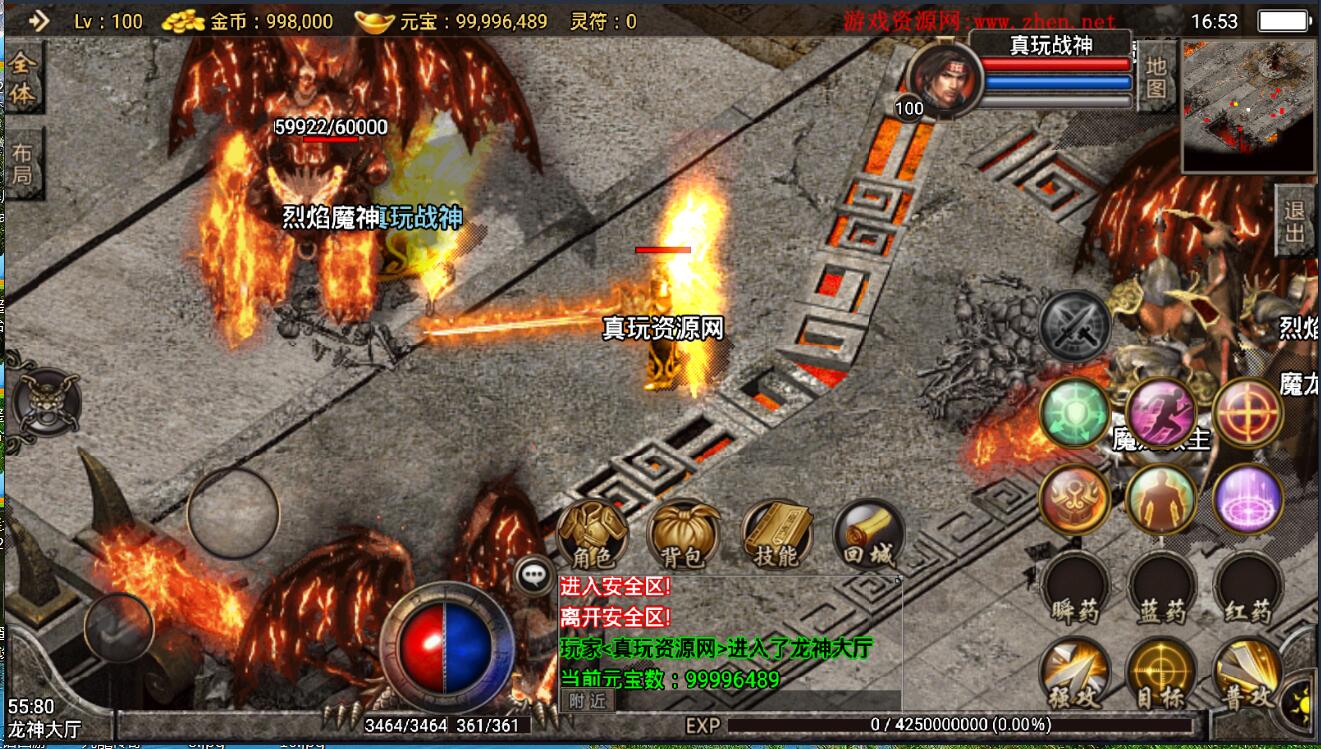Viewport: 1321px width, 749px height.
Task: Select the 瞬药 instant potion slot
Action: pyautogui.click(x=1075, y=588)
